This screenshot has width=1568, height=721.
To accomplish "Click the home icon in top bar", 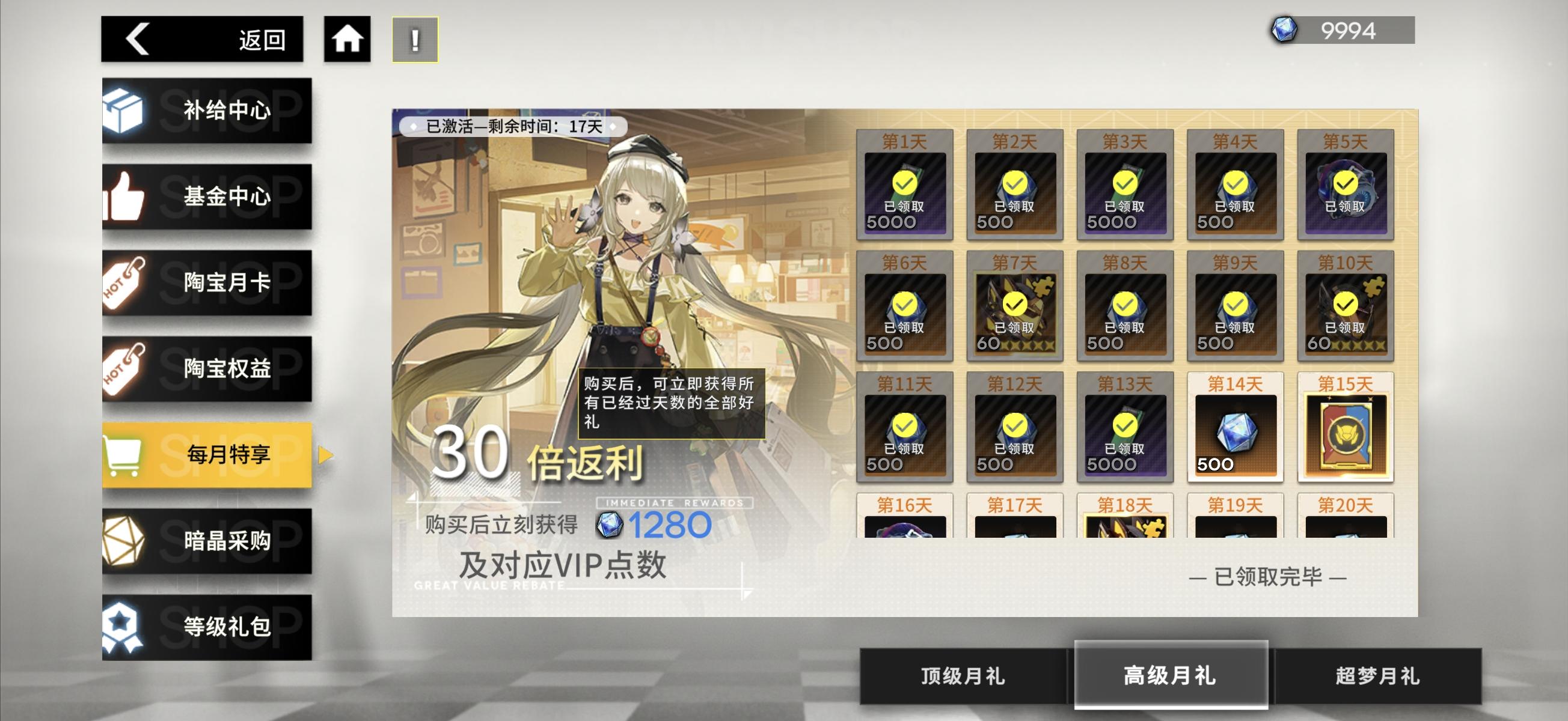I will click(347, 38).
